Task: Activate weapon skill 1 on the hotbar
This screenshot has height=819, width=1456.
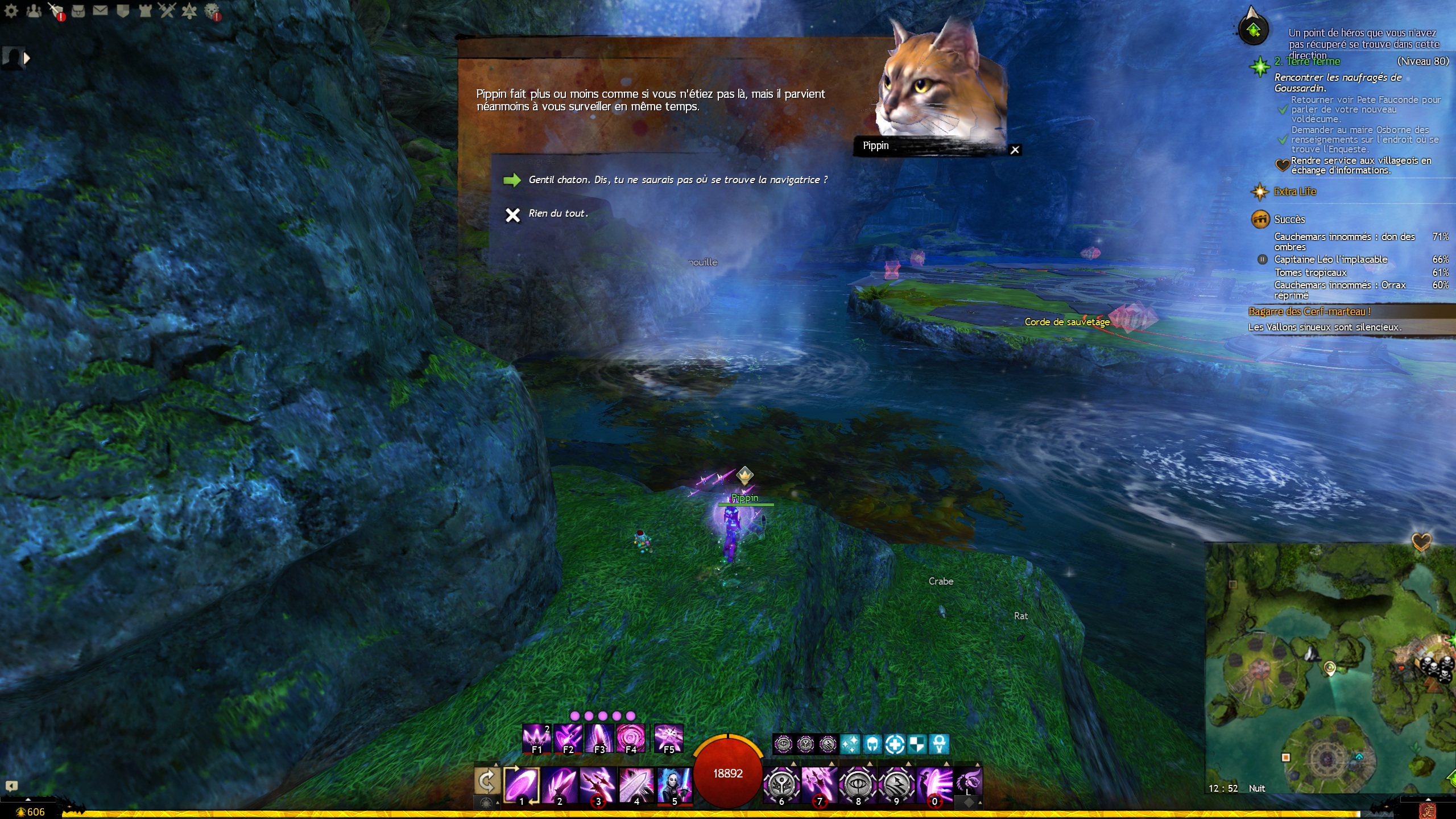Action: coord(522,785)
